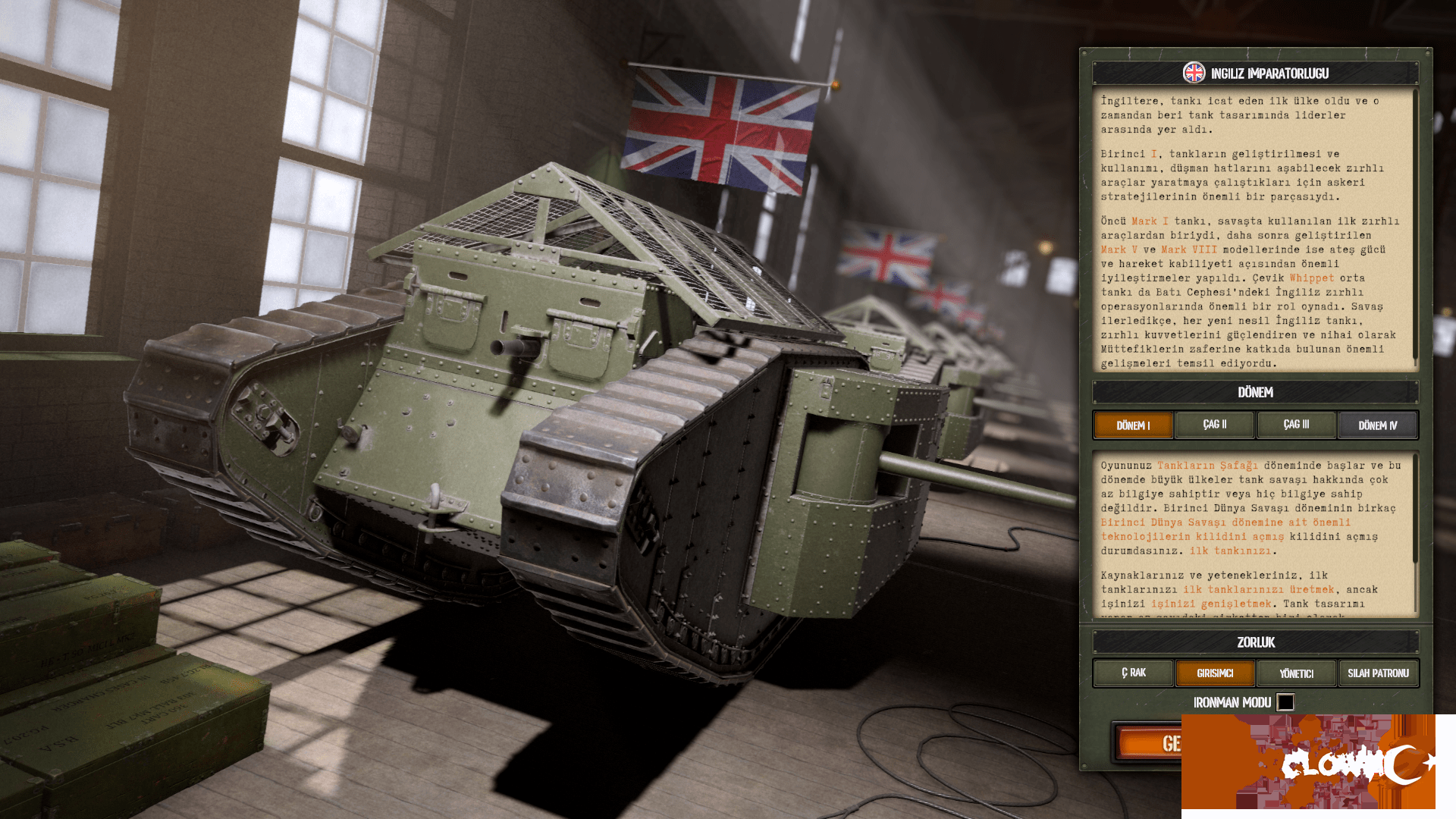Viewport: 1456px width, 819px height.
Task: Pick the YÖNETICI difficulty
Action: [1296, 673]
